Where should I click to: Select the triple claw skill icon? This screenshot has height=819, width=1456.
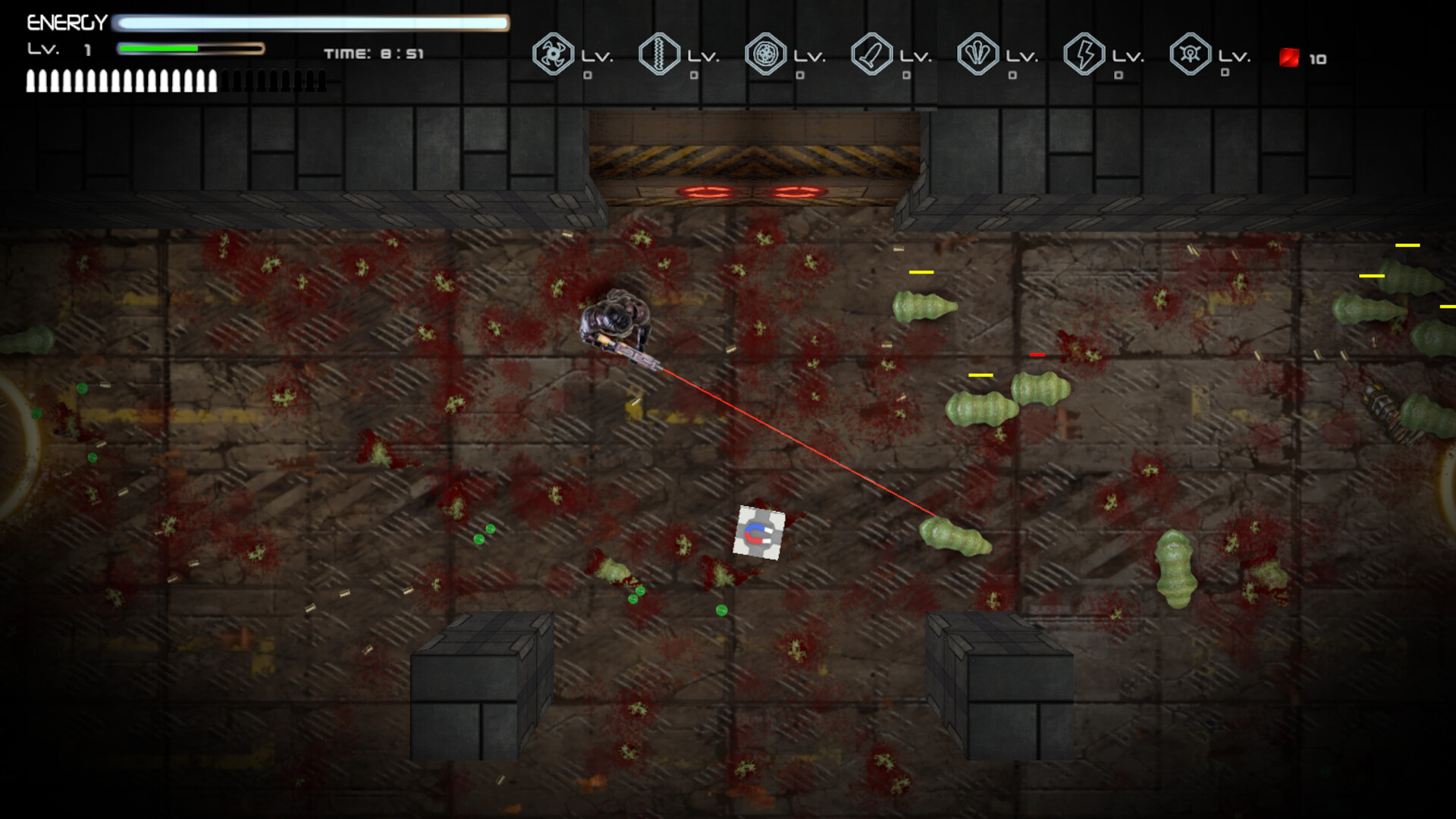point(980,55)
